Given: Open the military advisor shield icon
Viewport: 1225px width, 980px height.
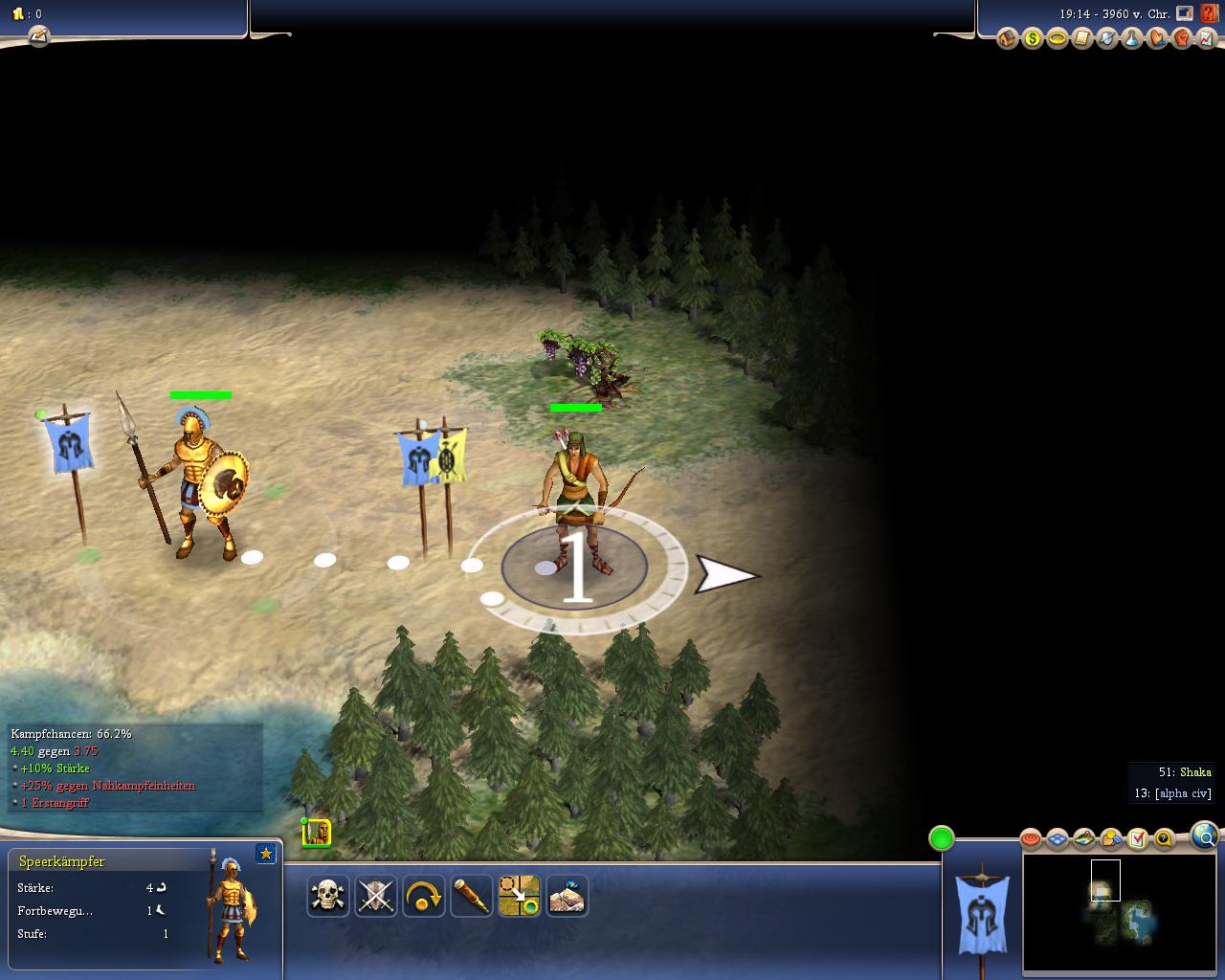Looking at the screenshot, I should point(1107,38).
